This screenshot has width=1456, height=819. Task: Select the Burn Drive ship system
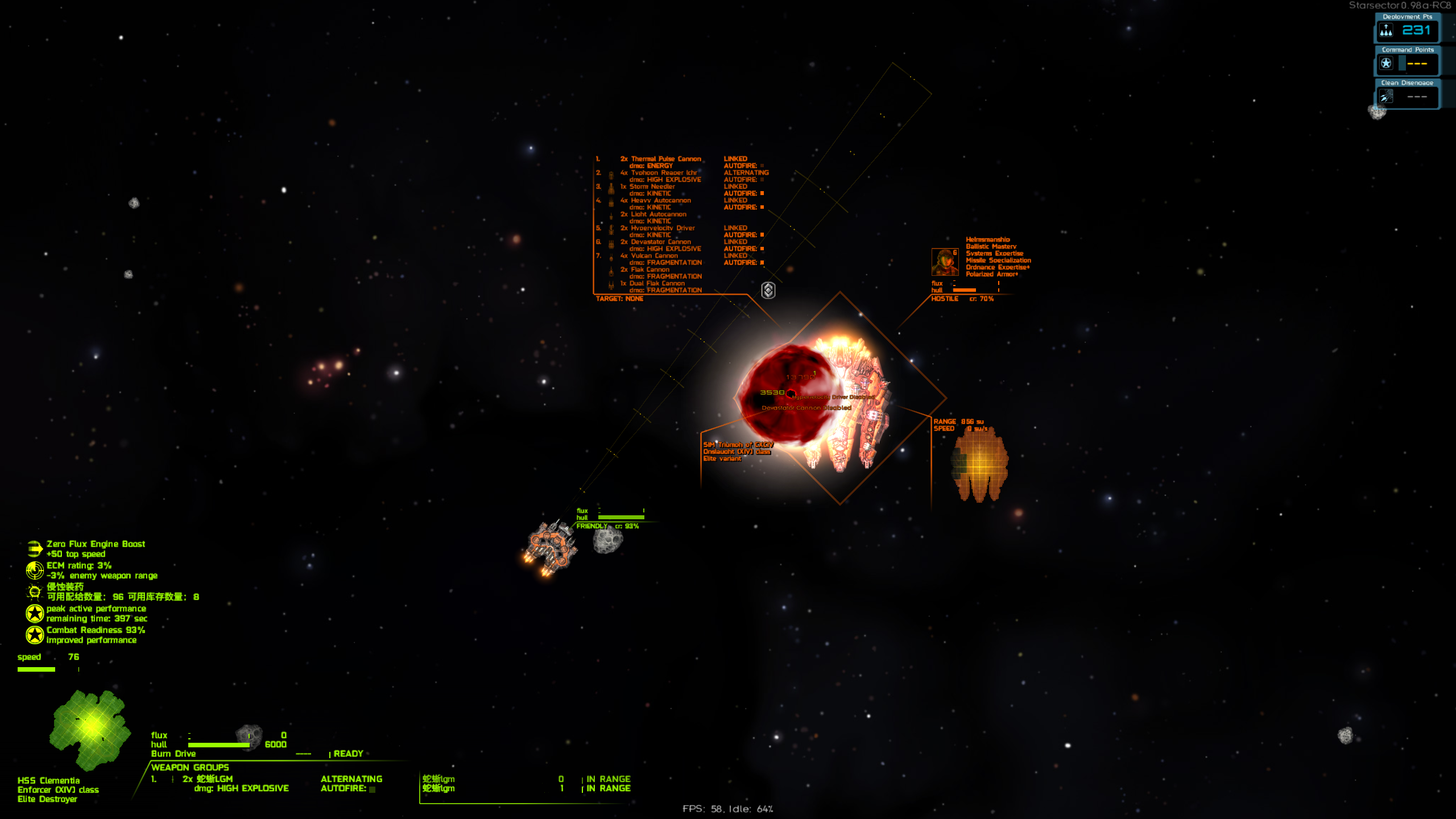tap(173, 754)
